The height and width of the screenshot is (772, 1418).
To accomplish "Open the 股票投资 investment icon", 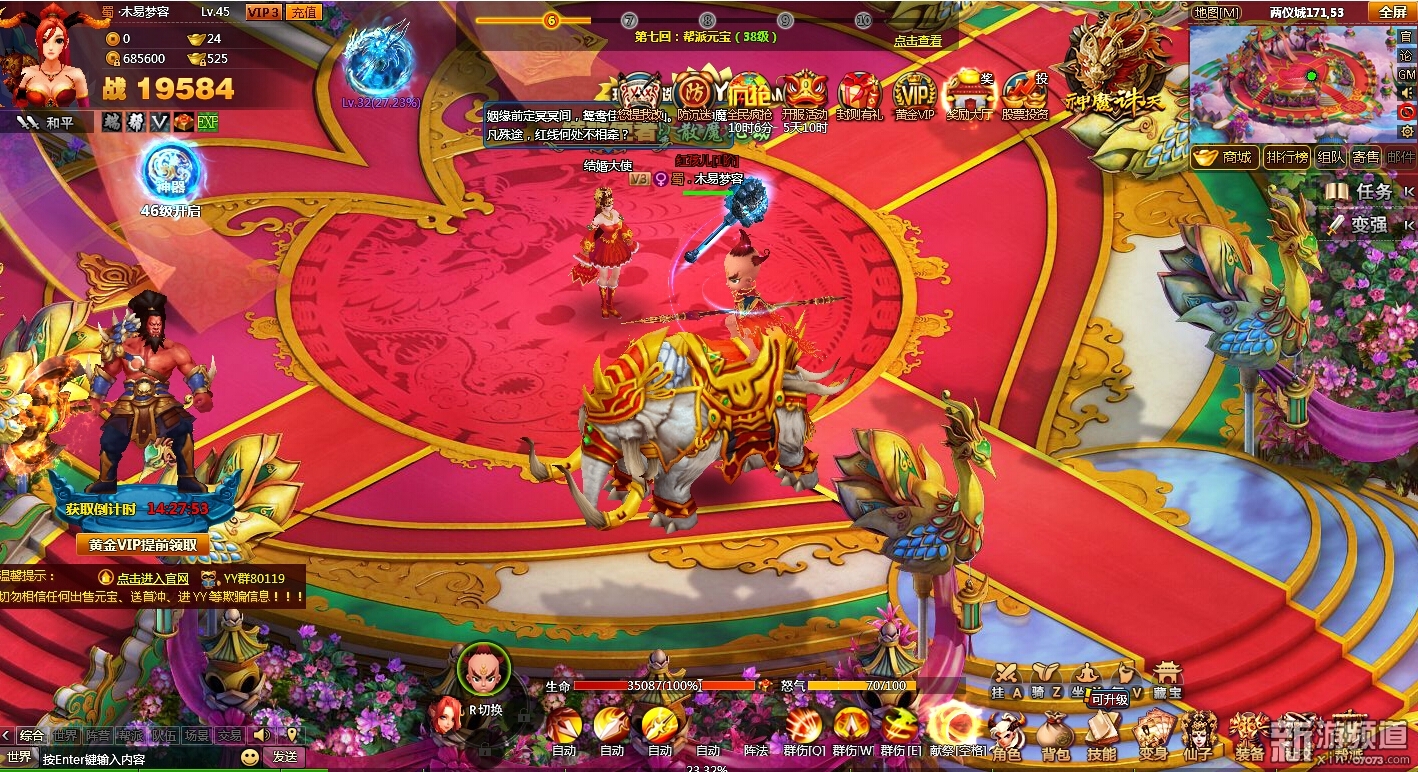I will (x=1025, y=95).
